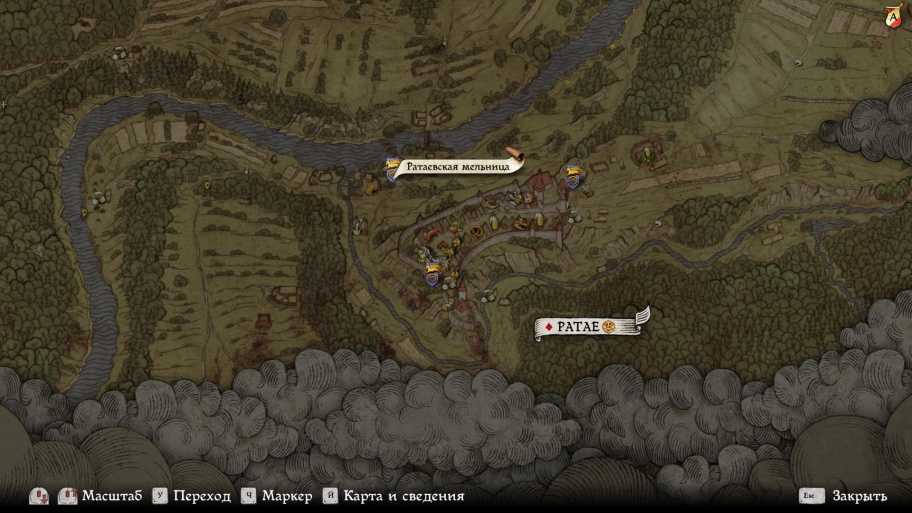Click the compass icon in the corner
The width and height of the screenshot is (912, 513).
[892, 15]
